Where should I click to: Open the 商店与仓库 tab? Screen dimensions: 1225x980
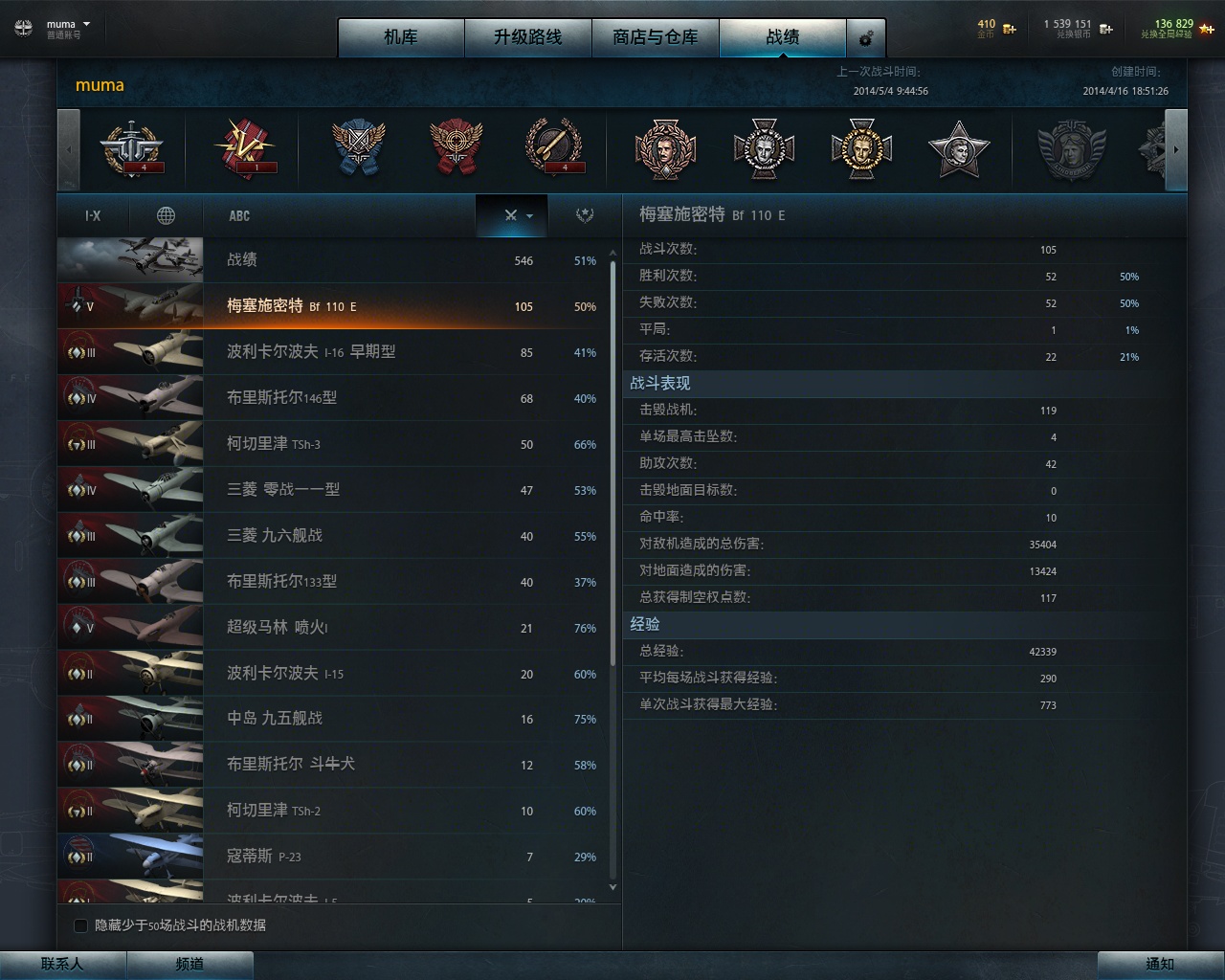(656, 38)
